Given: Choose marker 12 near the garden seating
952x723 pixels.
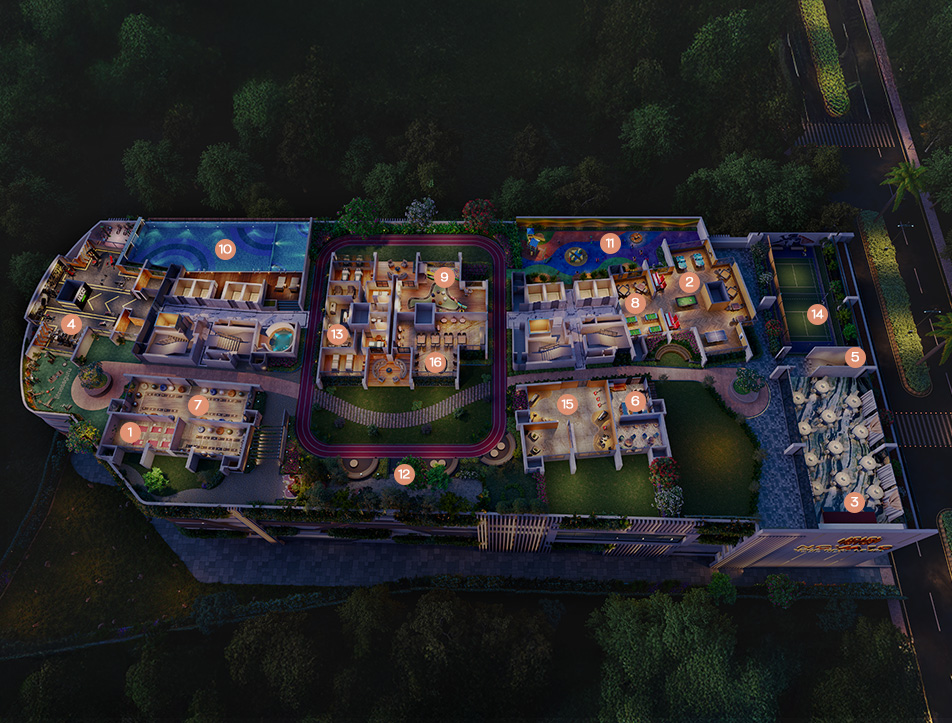Looking at the screenshot, I should point(404,474).
